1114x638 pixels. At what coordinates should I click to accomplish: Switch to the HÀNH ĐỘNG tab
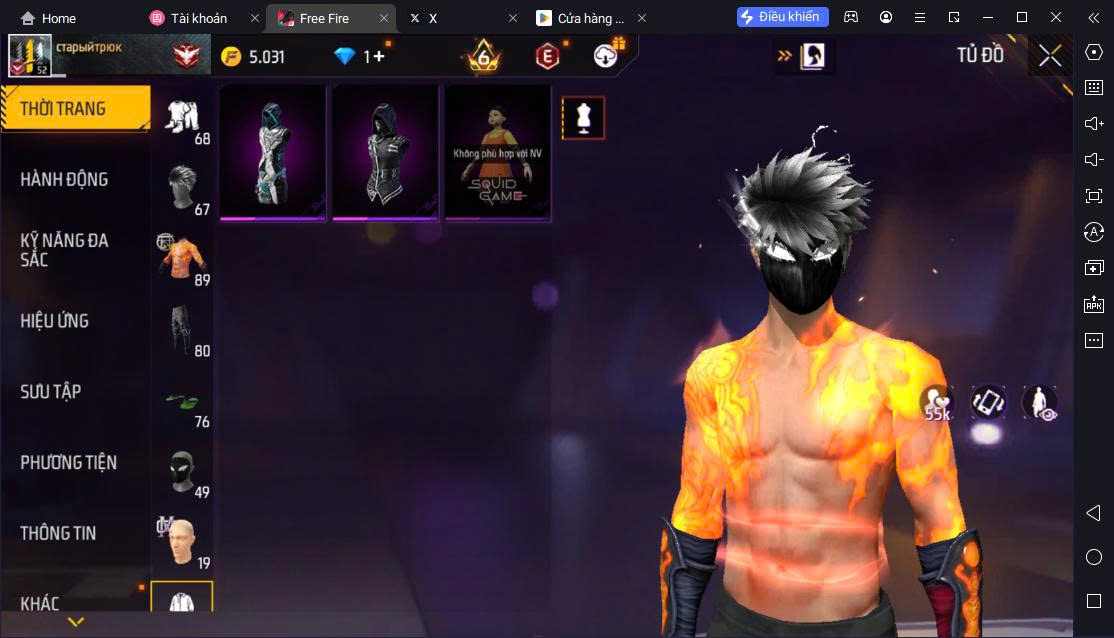click(64, 180)
